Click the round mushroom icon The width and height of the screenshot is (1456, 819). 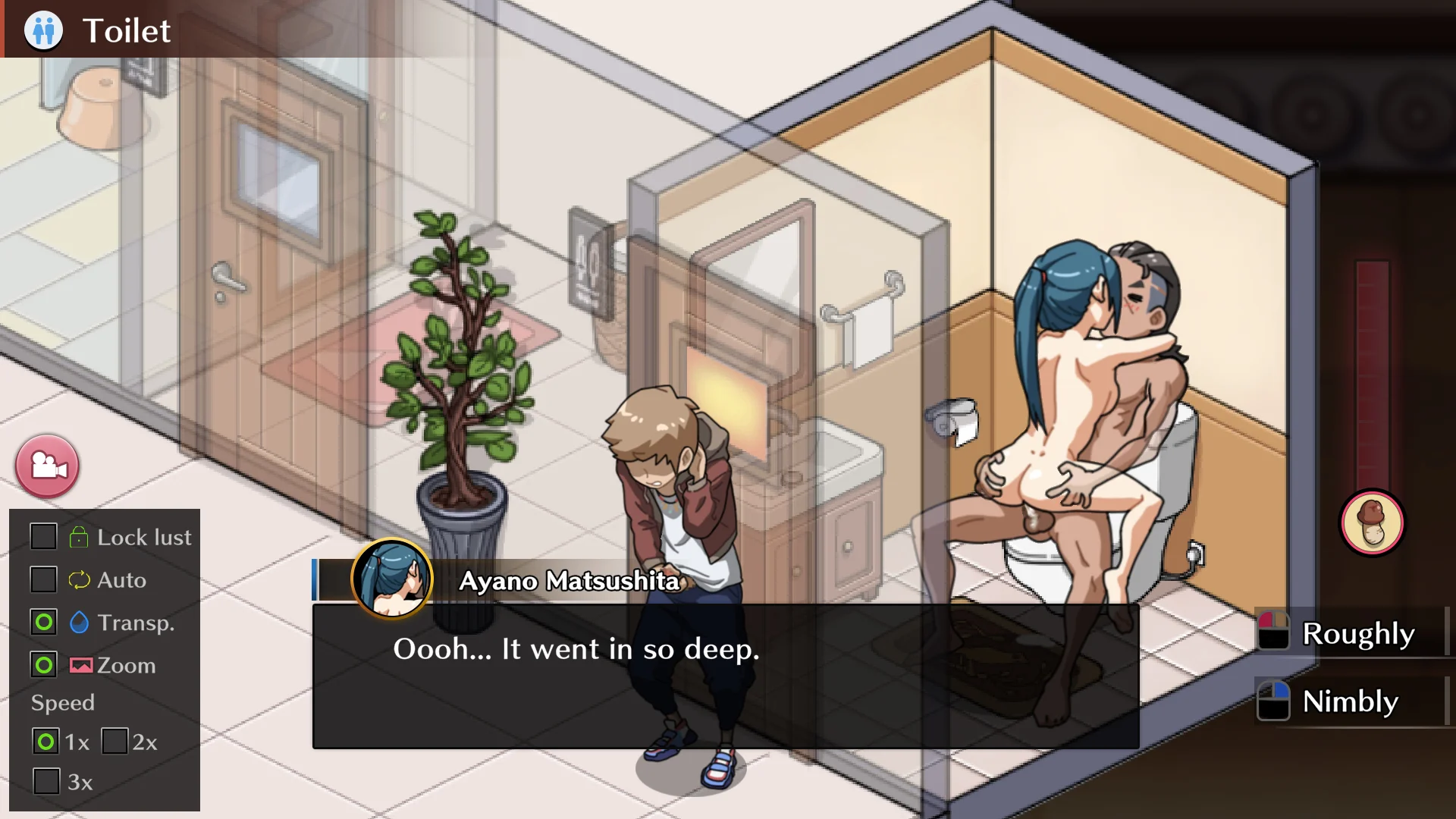point(1372,523)
